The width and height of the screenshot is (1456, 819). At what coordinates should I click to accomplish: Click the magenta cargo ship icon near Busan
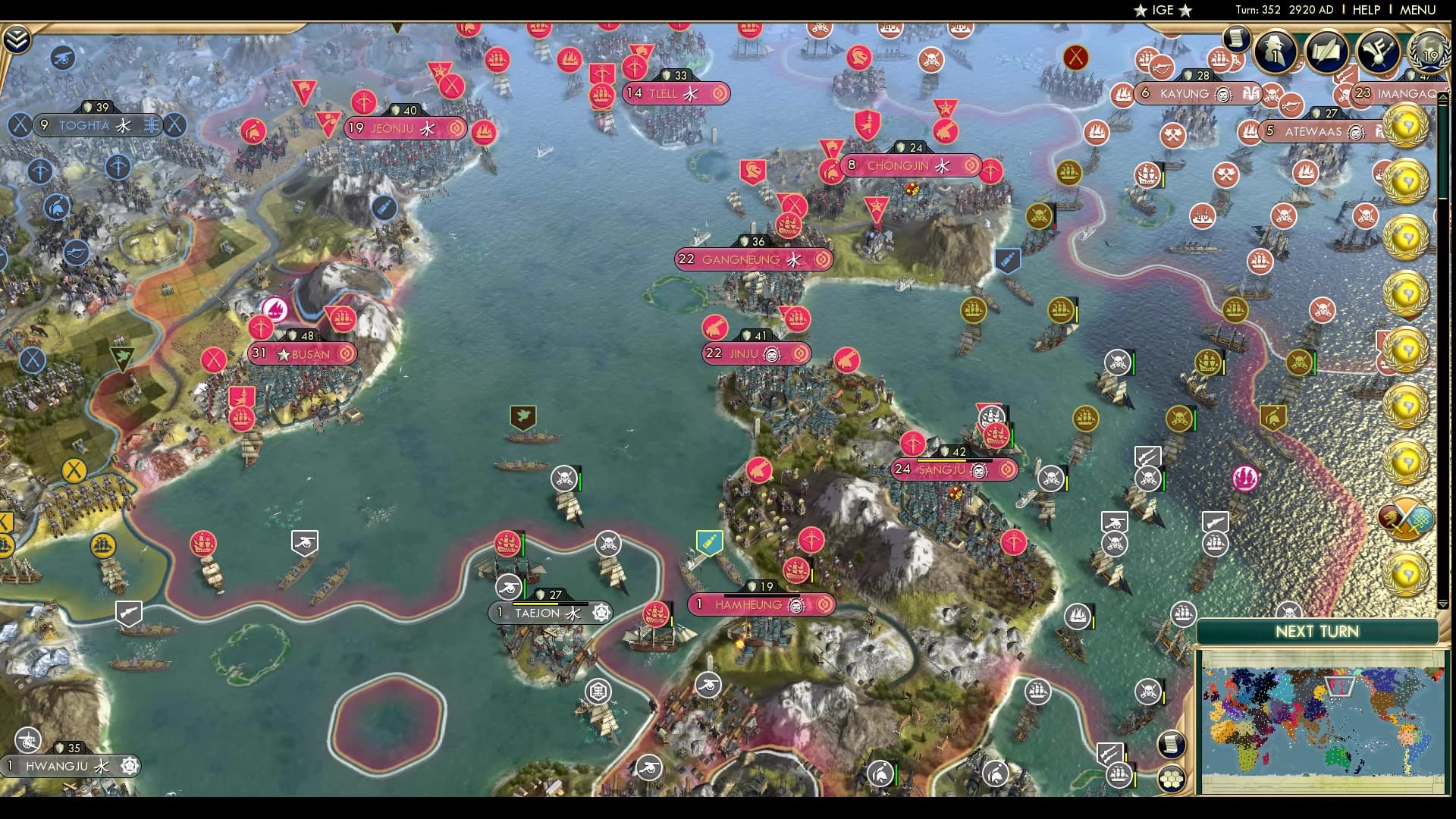click(273, 309)
